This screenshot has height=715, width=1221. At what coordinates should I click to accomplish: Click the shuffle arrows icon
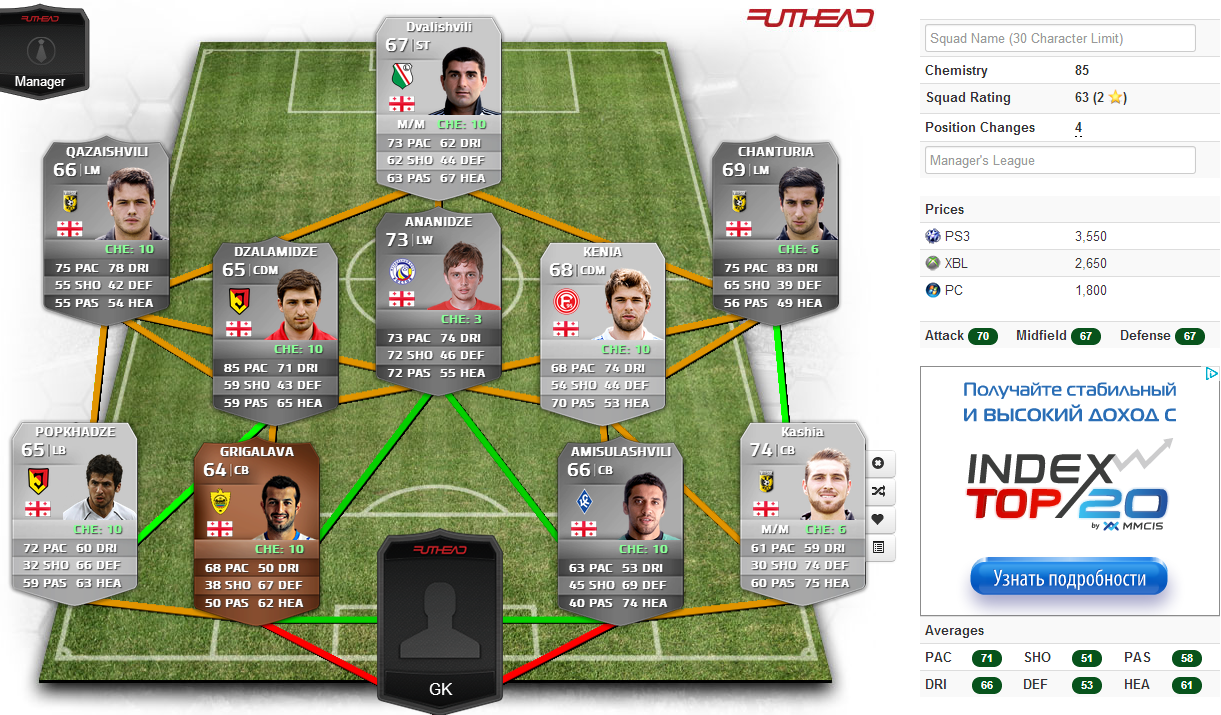[878, 492]
